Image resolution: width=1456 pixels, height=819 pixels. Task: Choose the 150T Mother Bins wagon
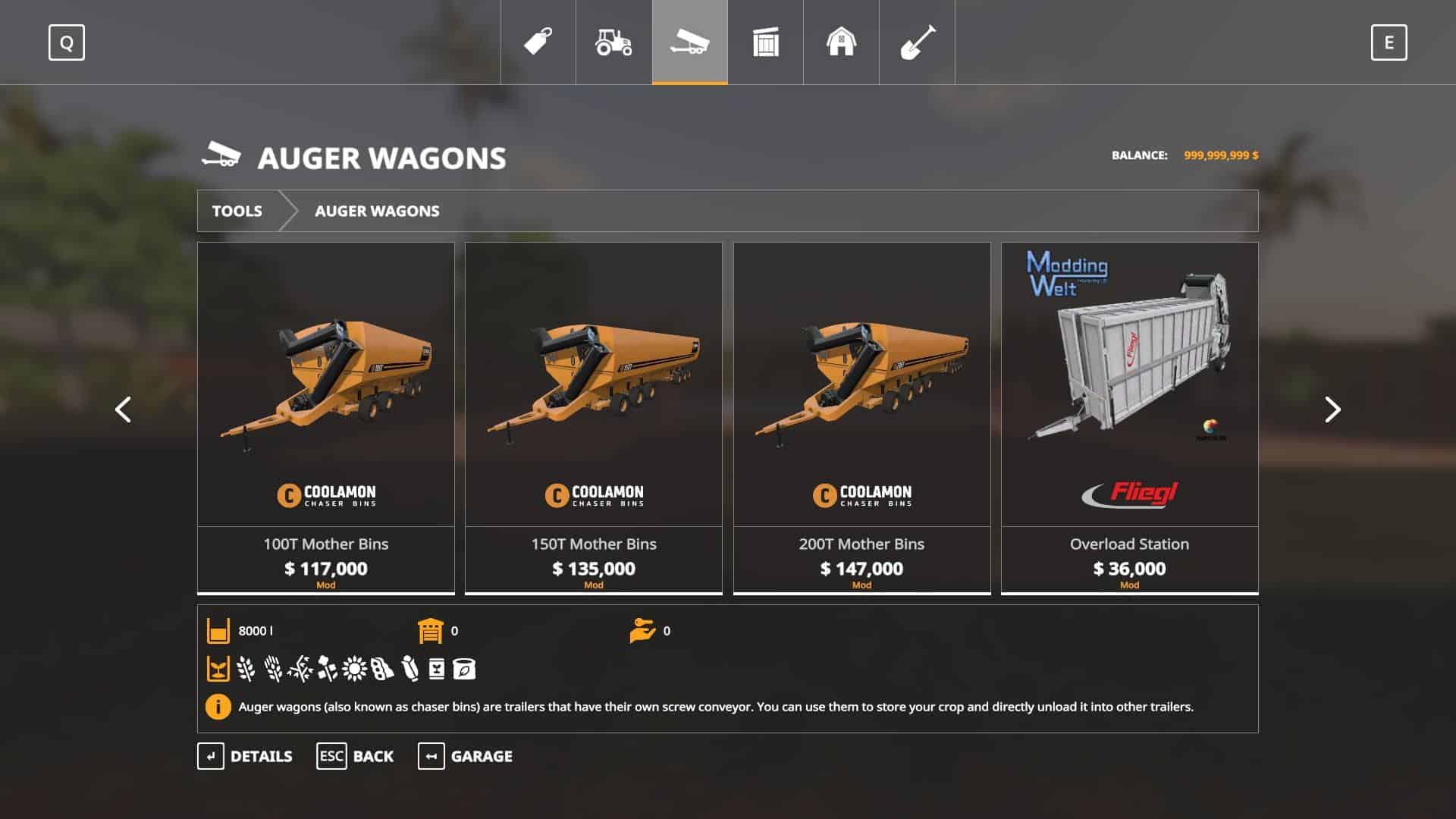click(594, 417)
